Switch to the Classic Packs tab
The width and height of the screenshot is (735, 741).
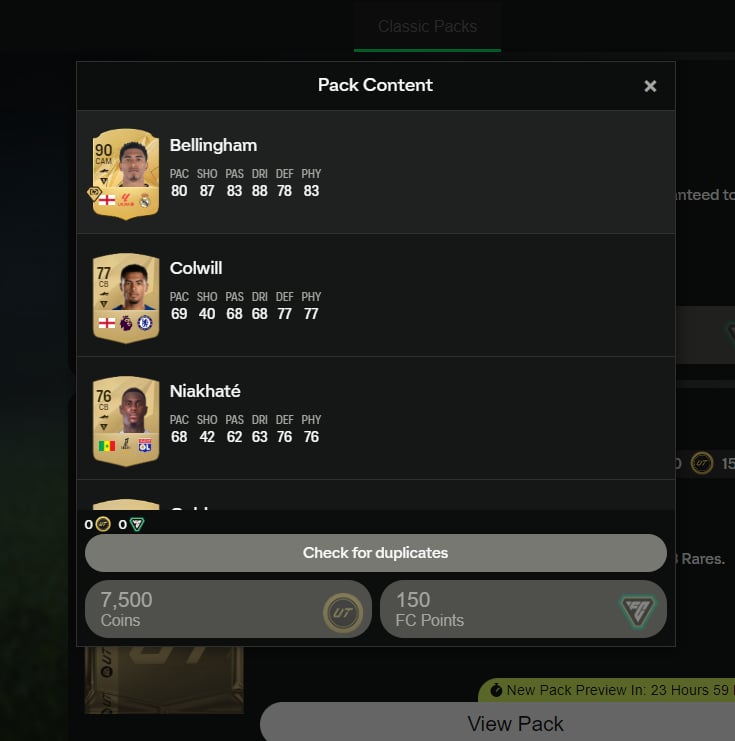pyautogui.click(x=427, y=27)
